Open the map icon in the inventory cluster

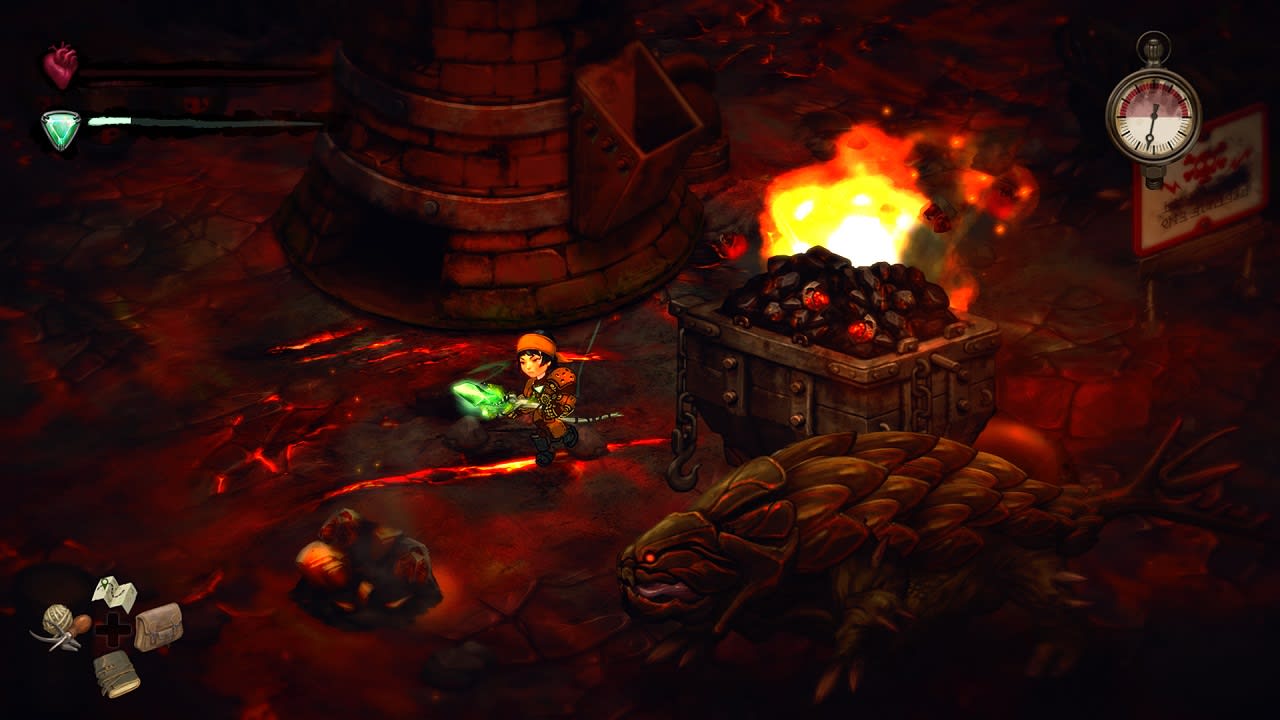115,593
